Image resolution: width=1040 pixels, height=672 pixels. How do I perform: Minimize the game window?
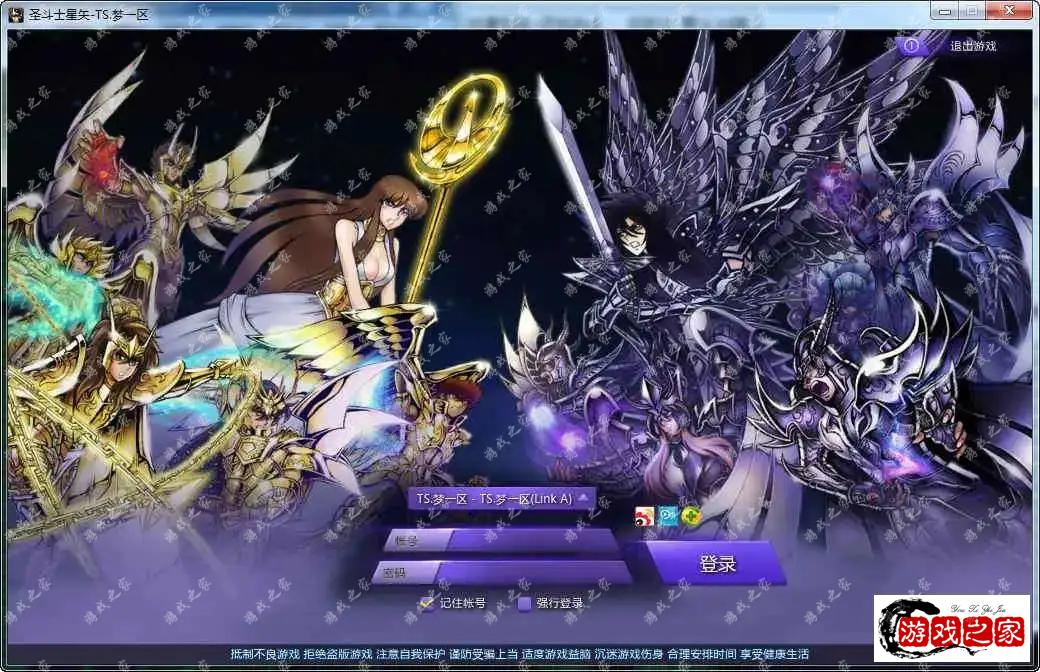coord(945,10)
